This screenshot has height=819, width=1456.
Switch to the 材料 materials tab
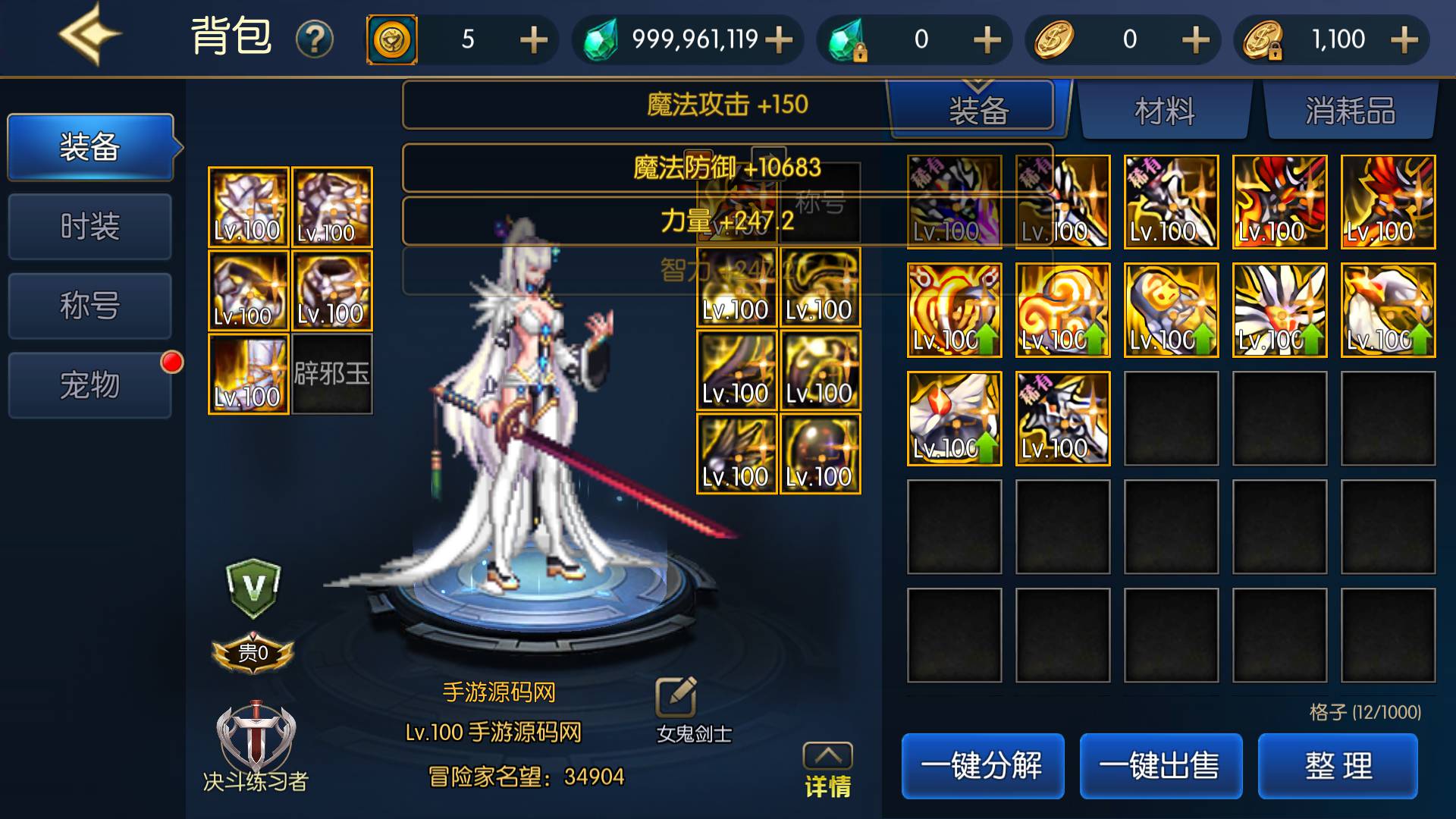[x=1165, y=111]
